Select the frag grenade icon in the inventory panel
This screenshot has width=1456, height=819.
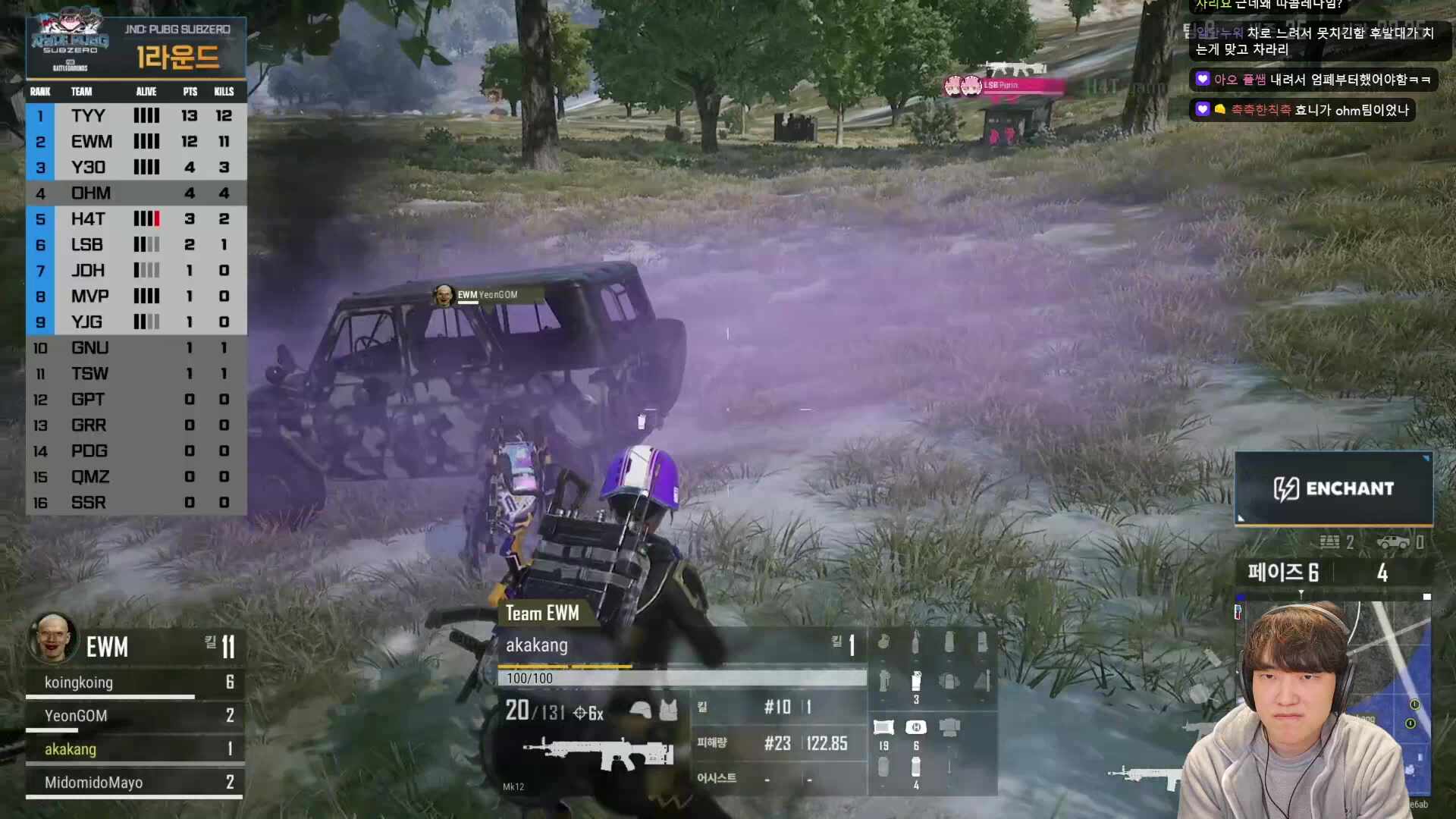(883, 642)
